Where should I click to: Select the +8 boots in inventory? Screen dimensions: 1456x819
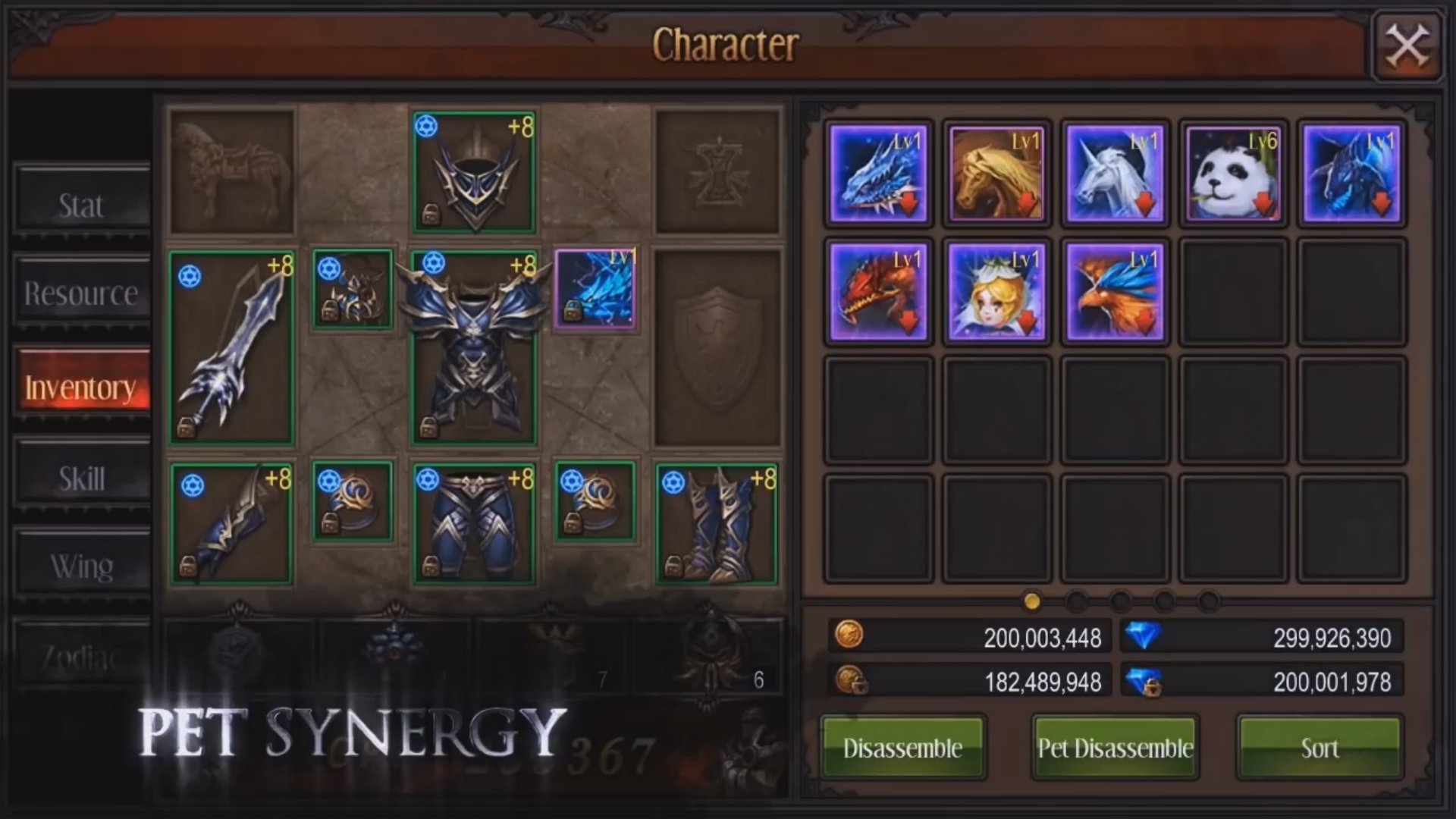point(714,522)
